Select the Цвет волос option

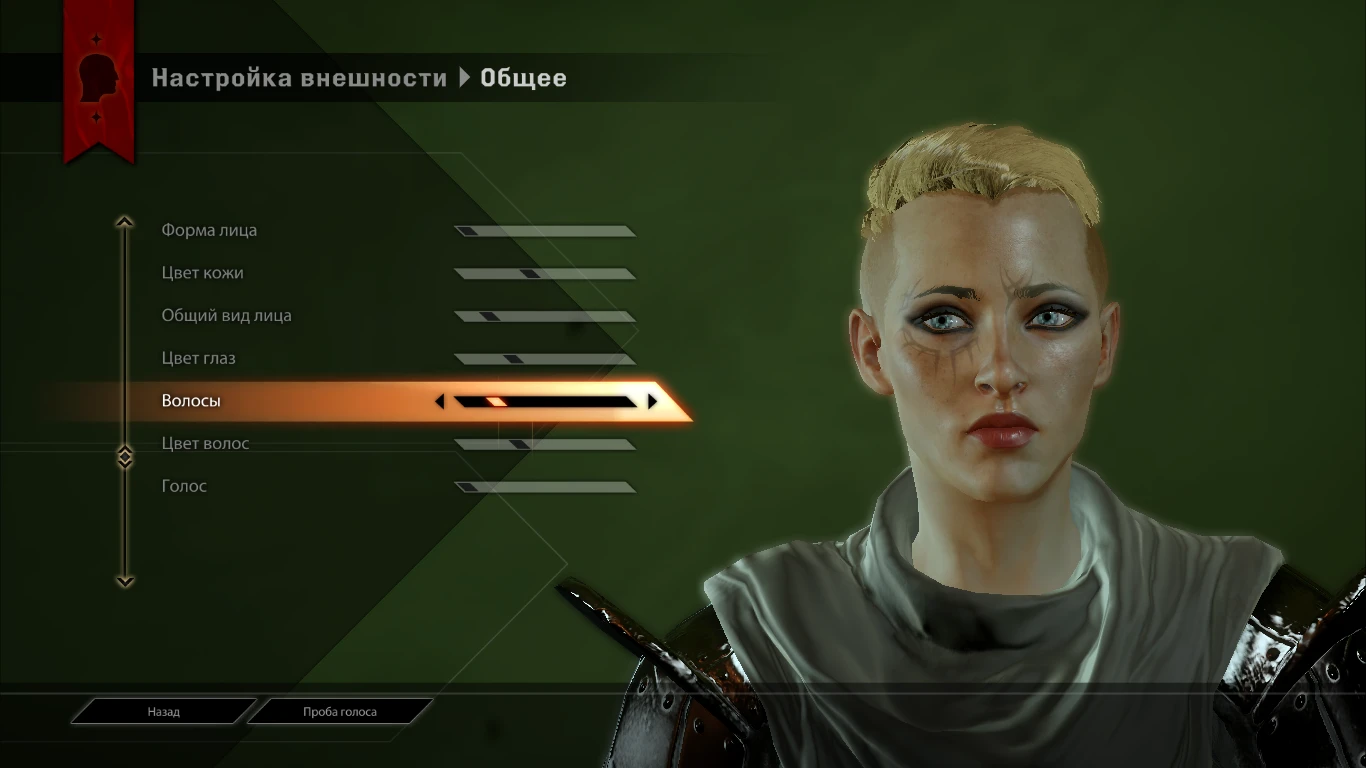click(206, 443)
